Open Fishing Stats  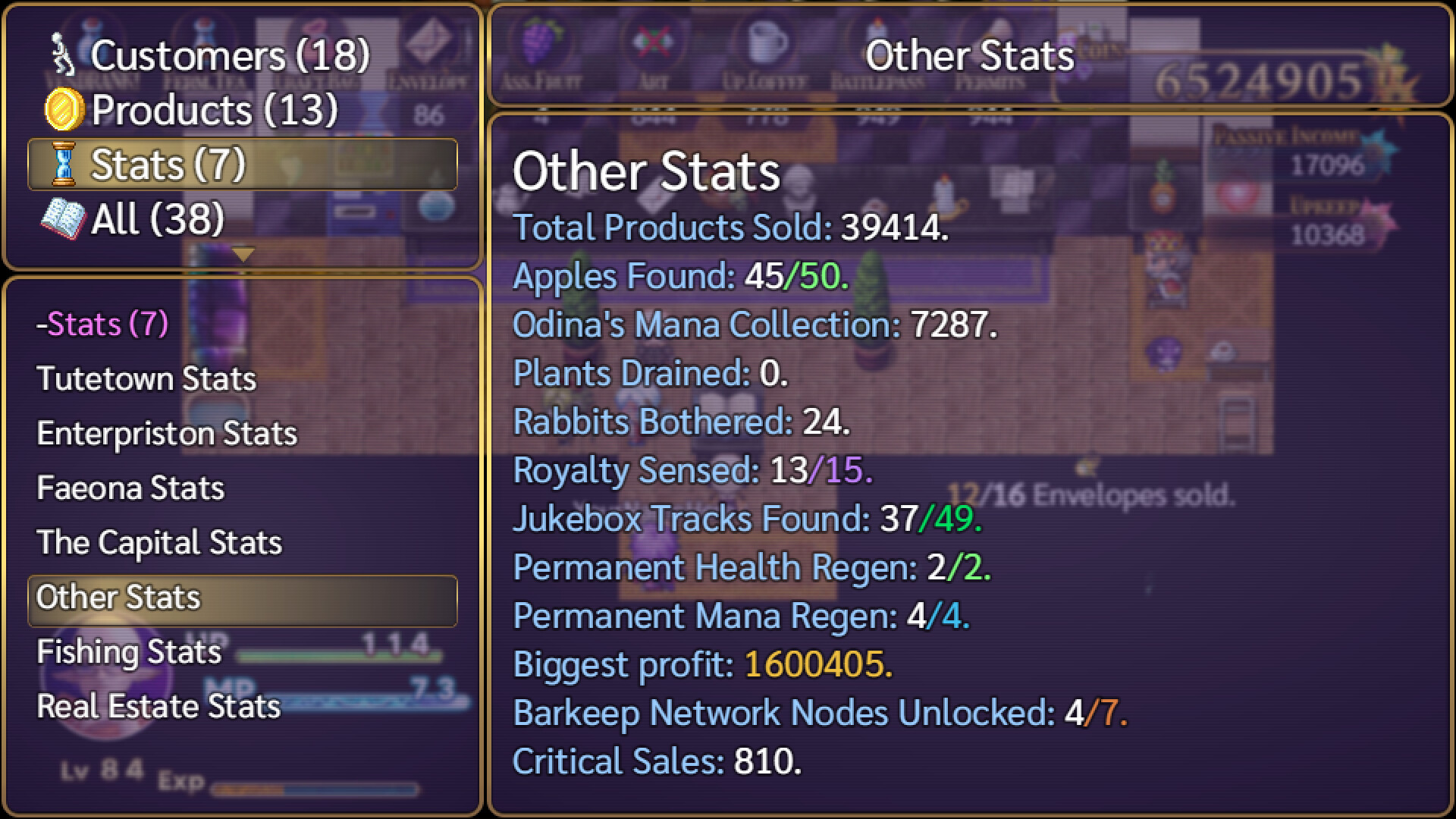127,651
